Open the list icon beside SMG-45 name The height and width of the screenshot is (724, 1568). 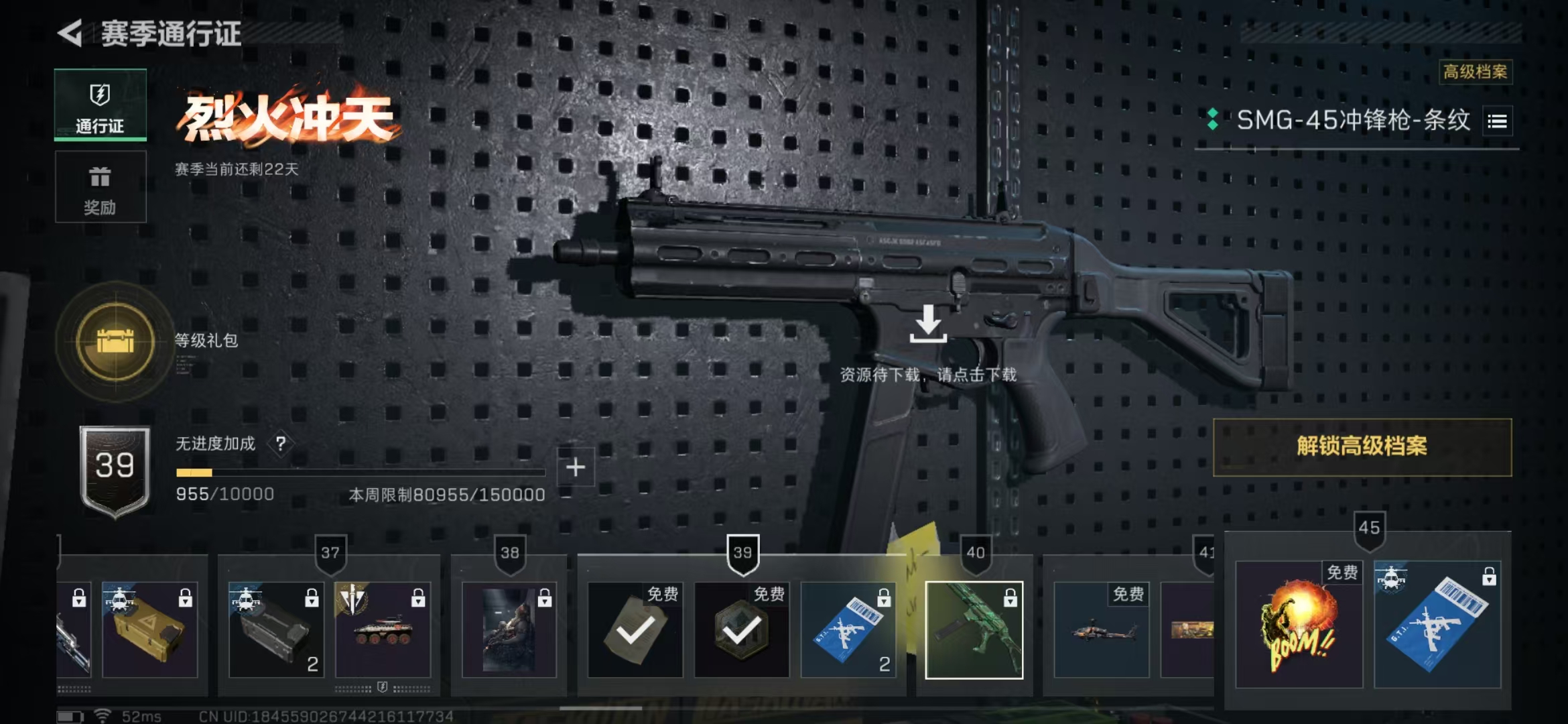click(x=1497, y=121)
